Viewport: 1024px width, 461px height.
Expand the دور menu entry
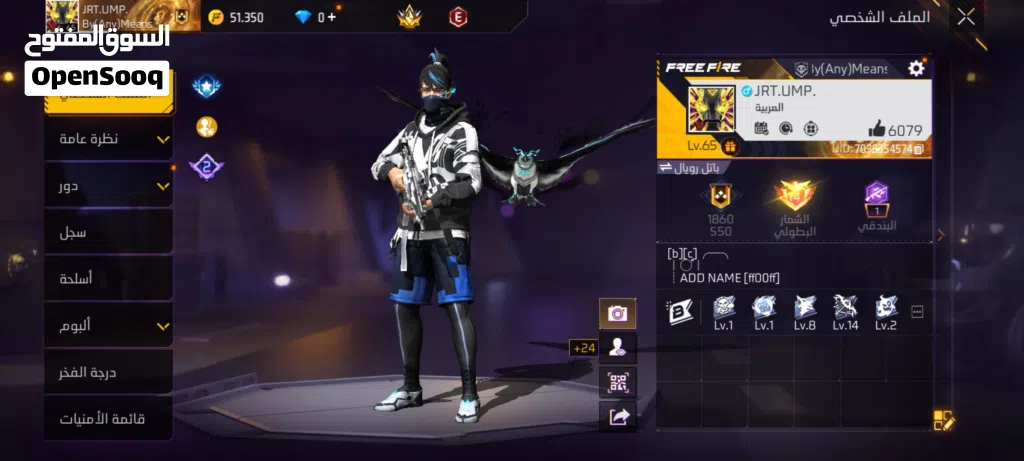coord(108,186)
